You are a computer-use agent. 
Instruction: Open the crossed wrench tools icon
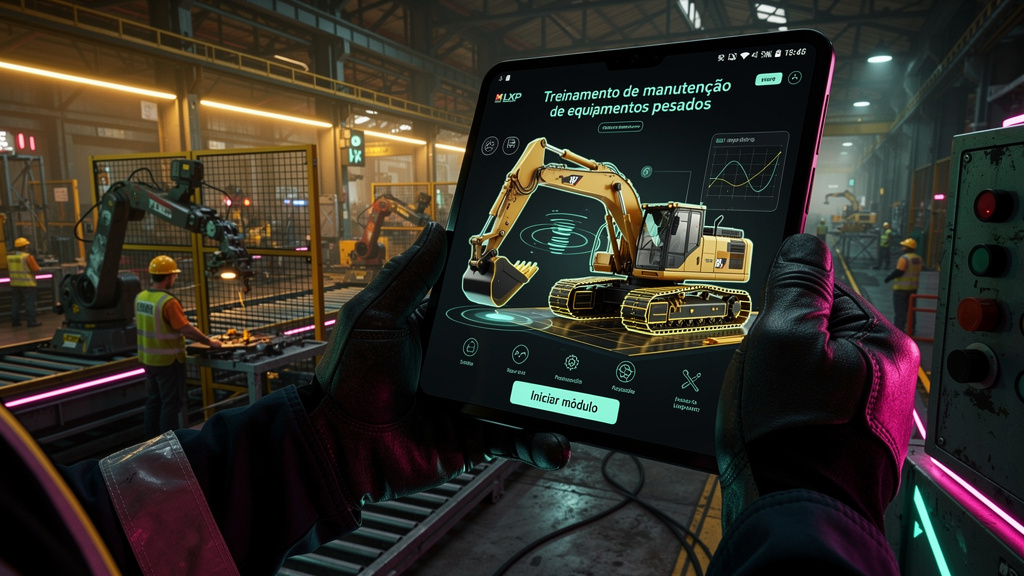point(691,379)
